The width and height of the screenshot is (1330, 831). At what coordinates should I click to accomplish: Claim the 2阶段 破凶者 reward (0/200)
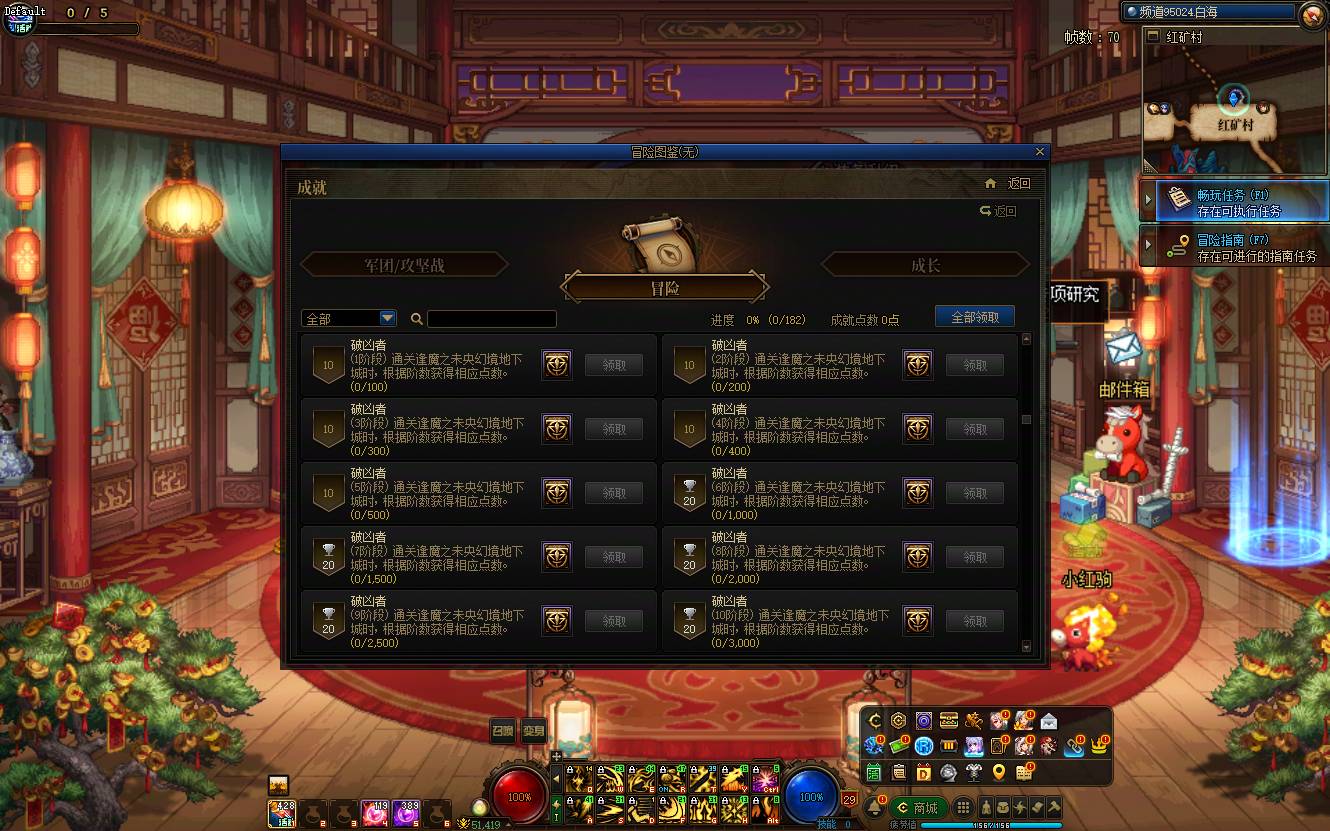click(x=975, y=365)
